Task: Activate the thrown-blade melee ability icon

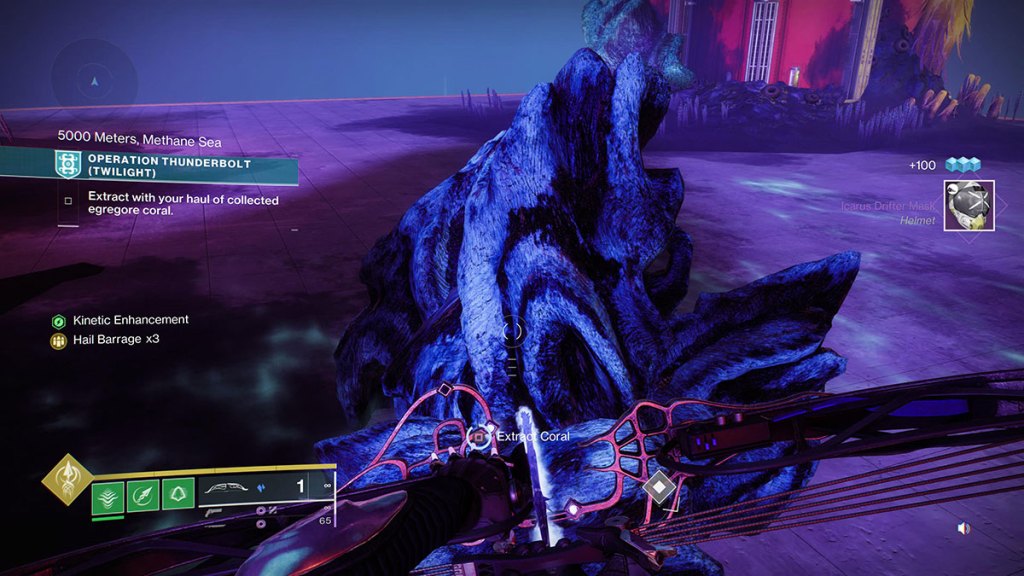Action: tap(143, 494)
